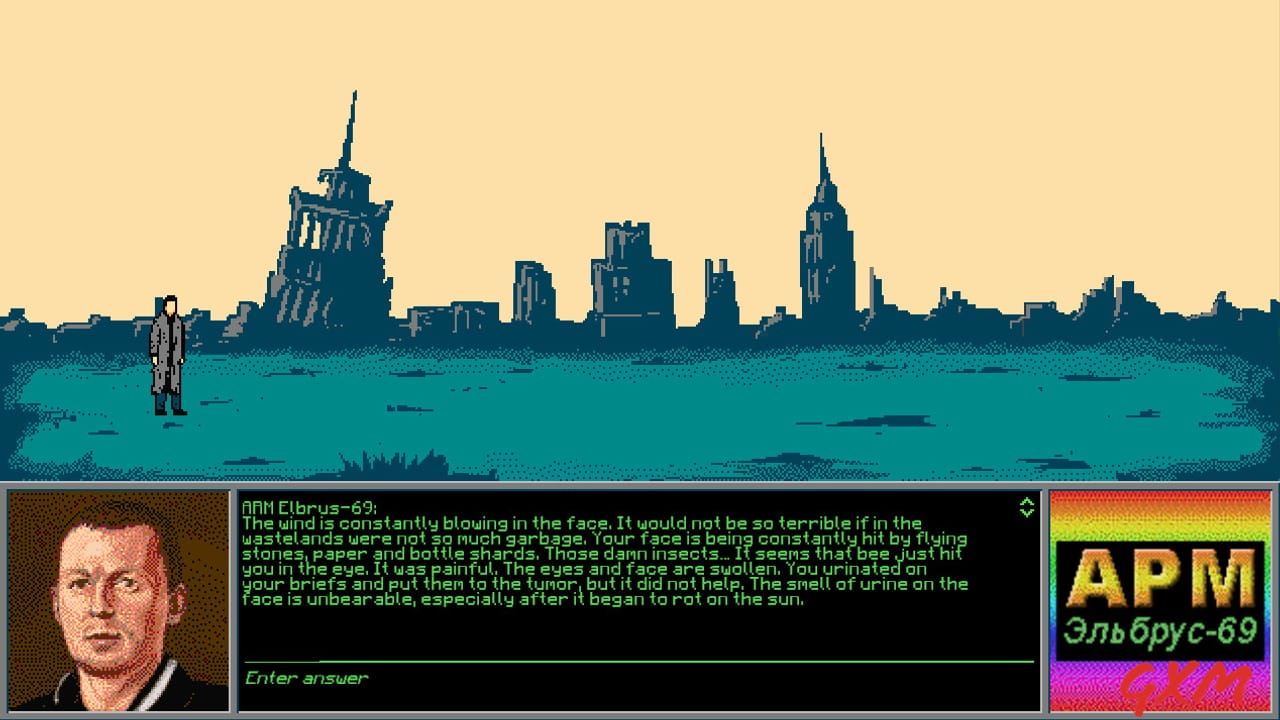Viewport: 1280px width, 720px height.
Task: Click the down scroll chevron in the message box
Action: tap(1026, 512)
